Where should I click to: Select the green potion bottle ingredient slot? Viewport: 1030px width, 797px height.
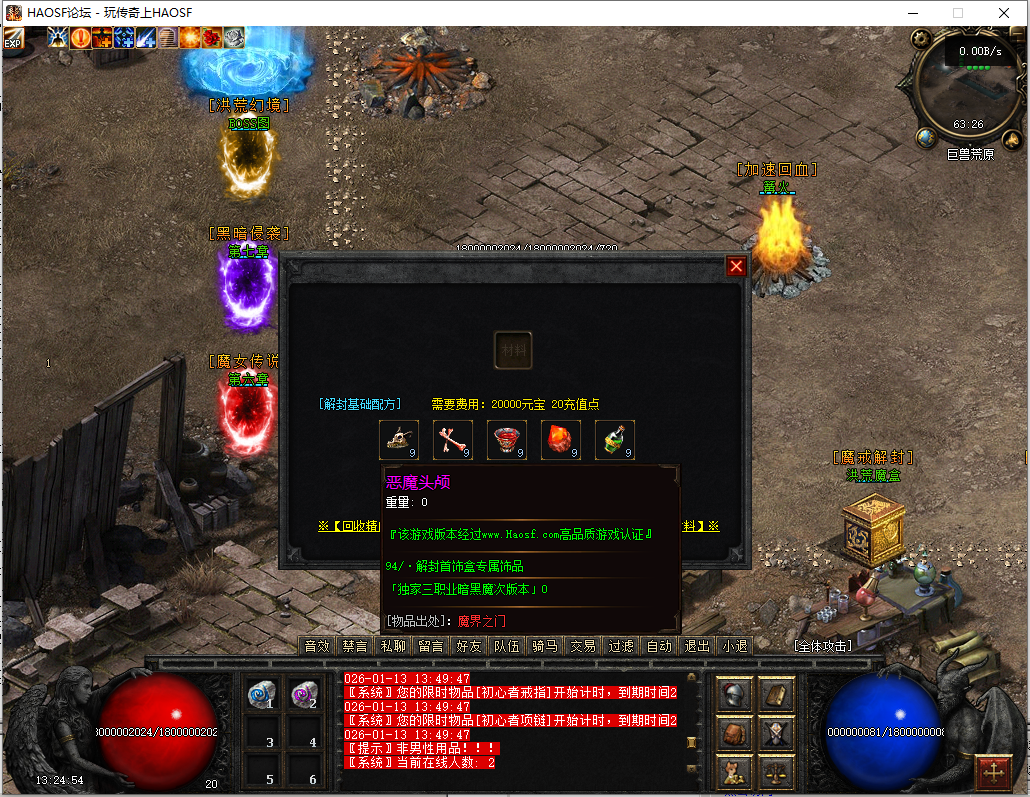pyautogui.click(x=614, y=440)
